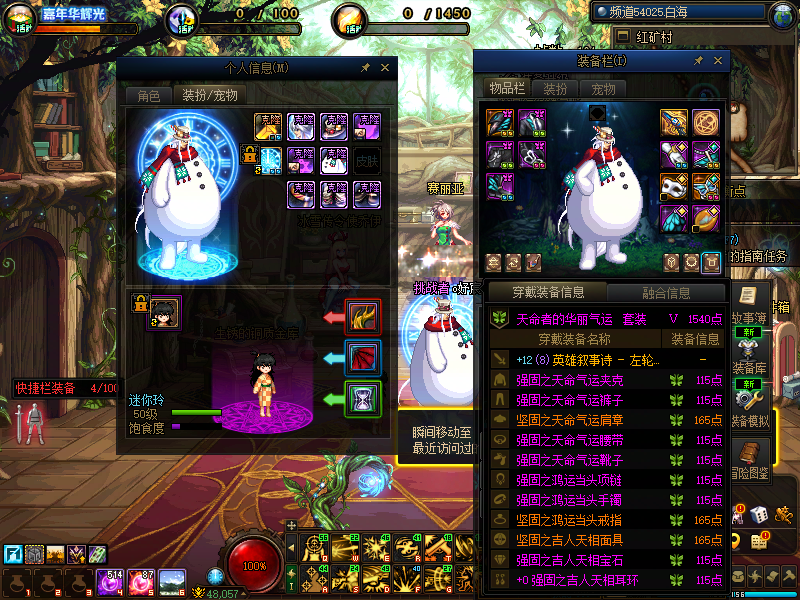This screenshot has height=600, width=800.
Task: Switch to the 装扮 tab in 装备栏
Action: pyautogui.click(x=555, y=88)
